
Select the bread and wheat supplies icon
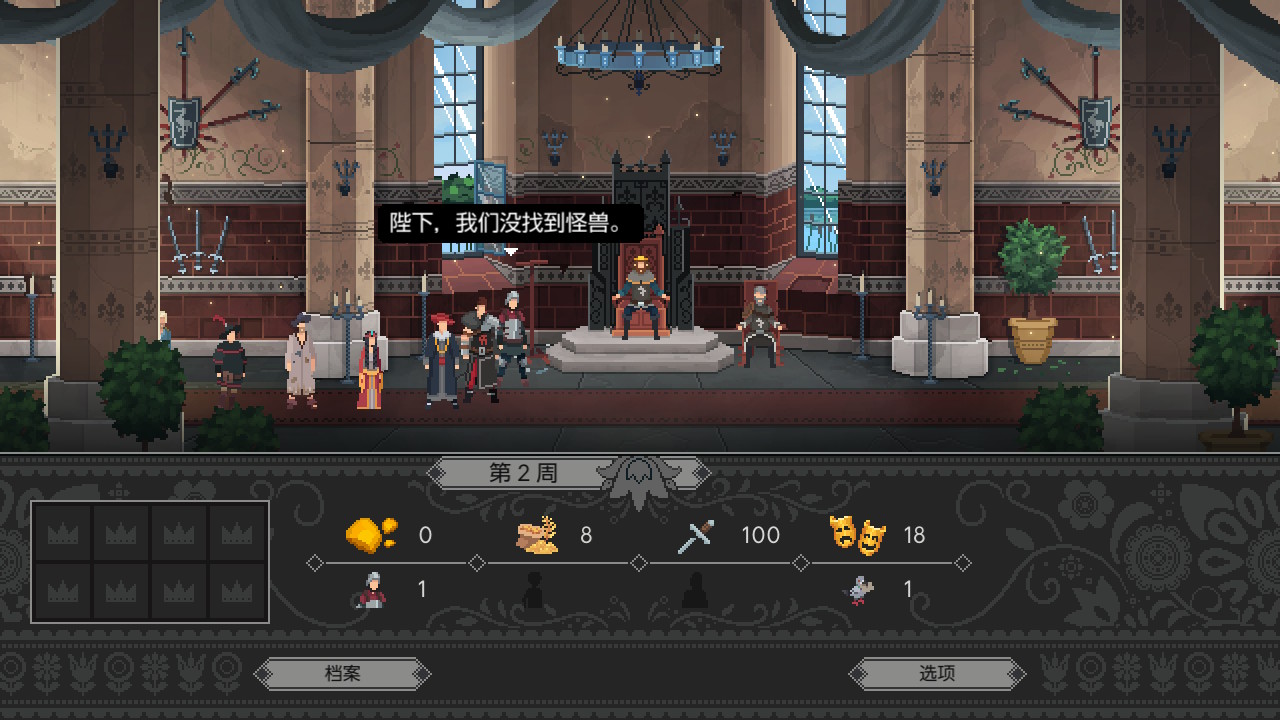pos(537,535)
